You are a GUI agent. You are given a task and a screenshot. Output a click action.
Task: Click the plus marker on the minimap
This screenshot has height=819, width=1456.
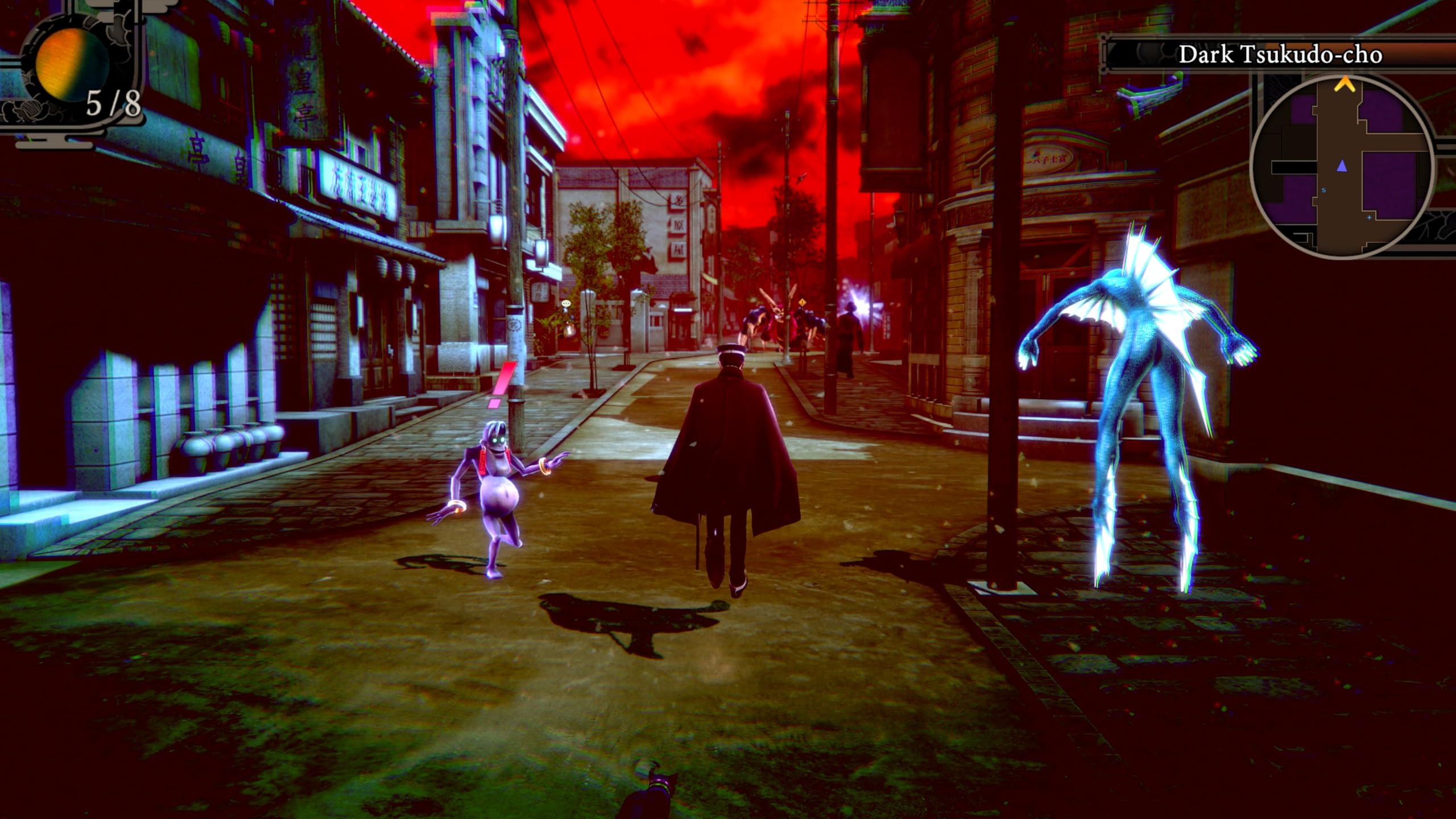pyautogui.click(x=1369, y=217)
